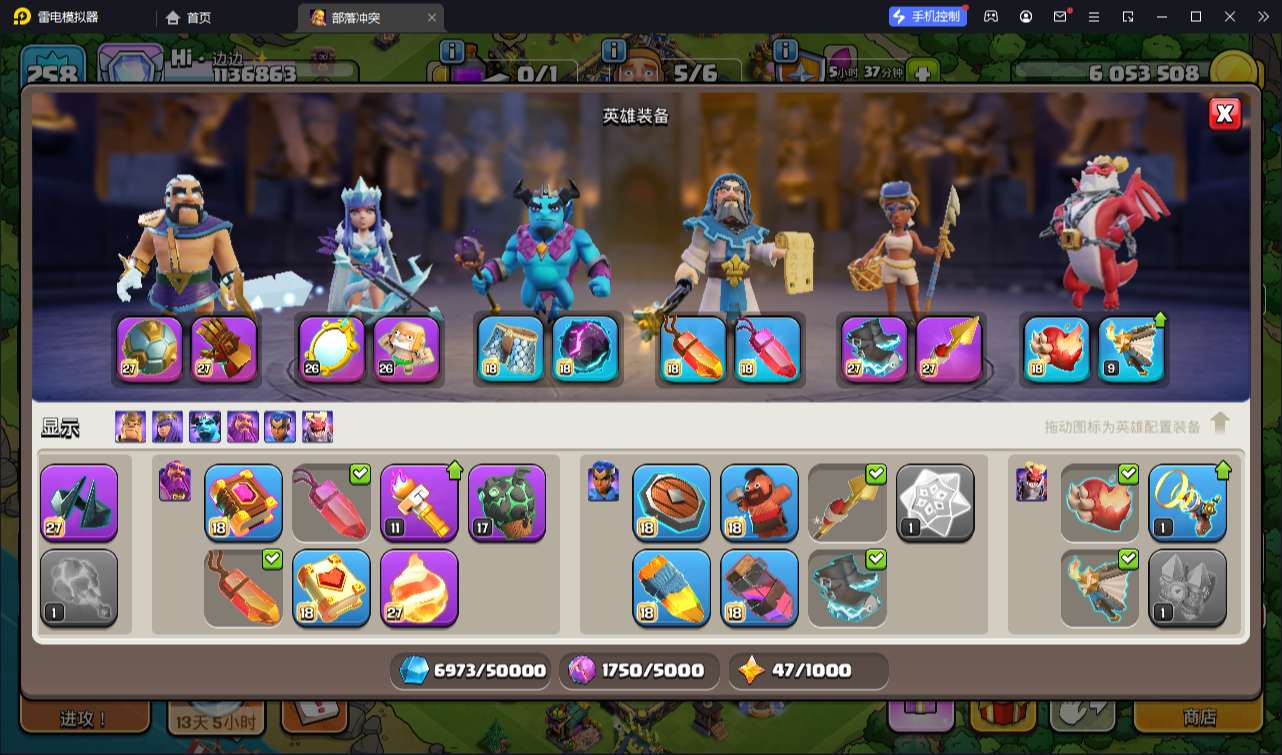Pick the spiked boots equipment at level 27
Screen dimensions: 1282x755
[x=79, y=502]
